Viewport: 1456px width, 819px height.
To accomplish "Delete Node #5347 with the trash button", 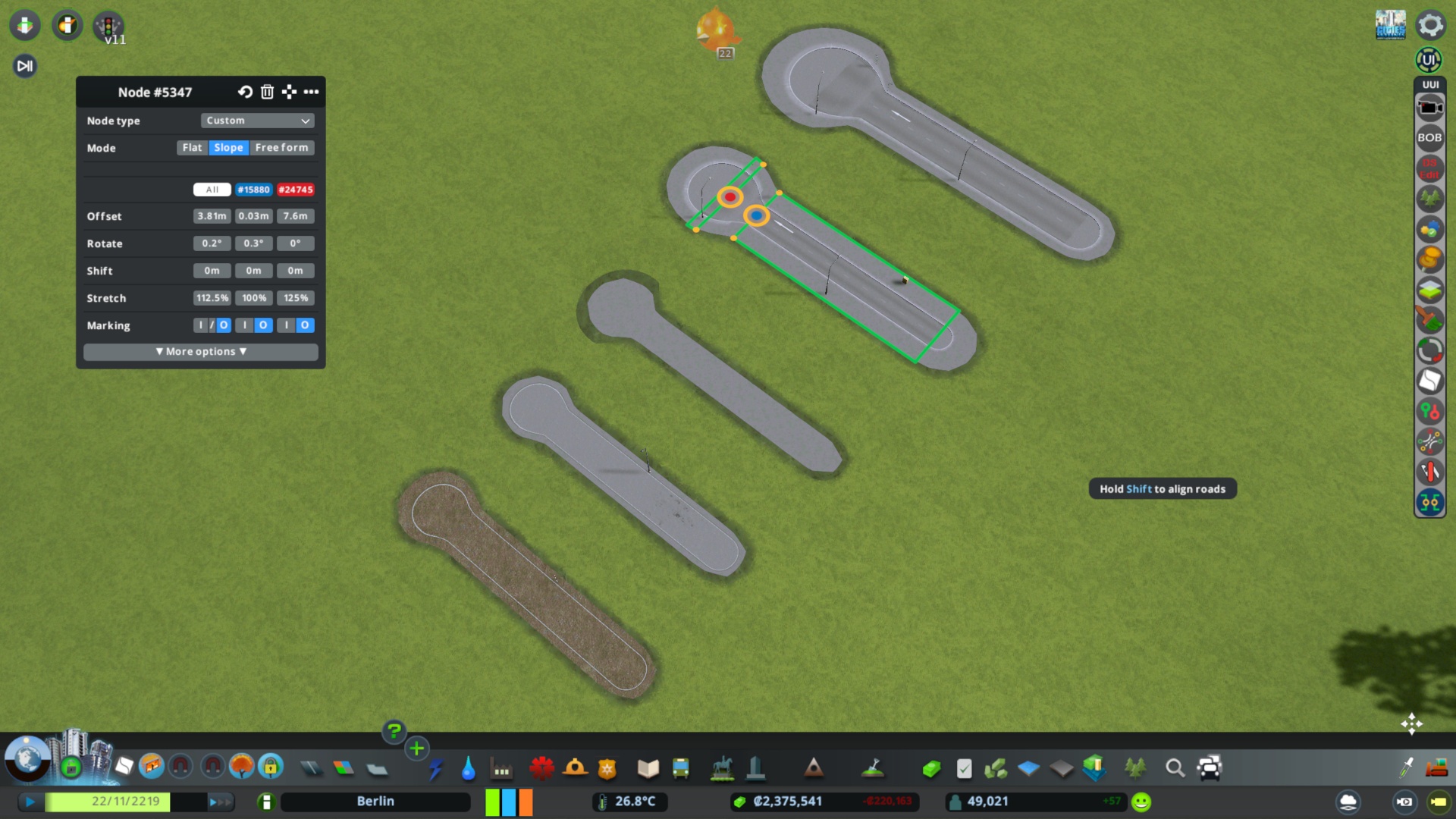I will pyautogui.click(x=266, y=92).
